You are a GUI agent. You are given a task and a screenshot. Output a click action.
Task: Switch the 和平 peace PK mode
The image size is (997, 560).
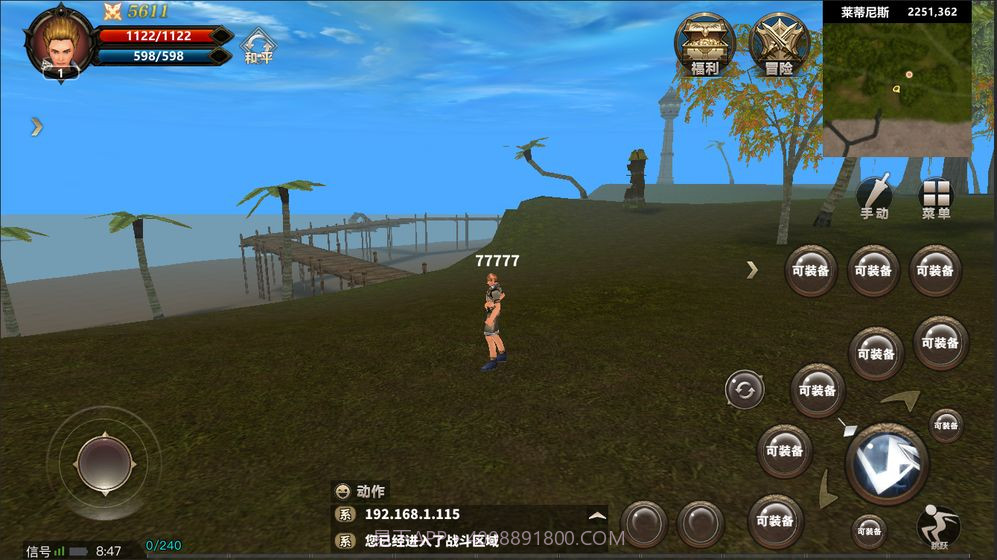(259, 45)
